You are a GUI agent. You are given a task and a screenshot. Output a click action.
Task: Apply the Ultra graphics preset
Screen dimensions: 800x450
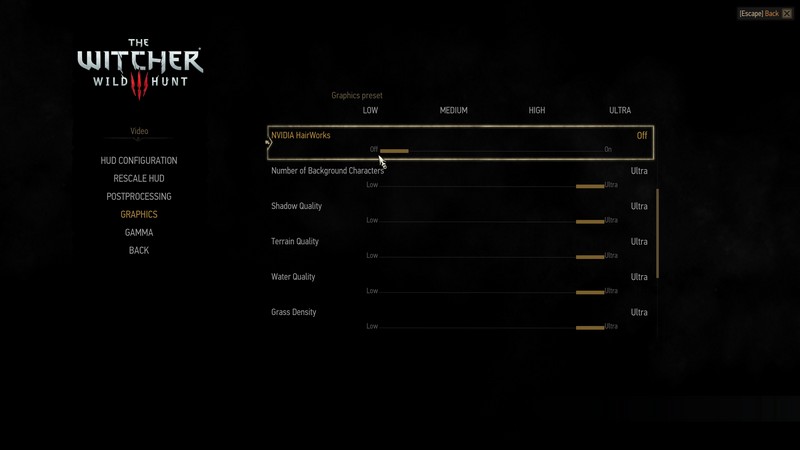click(620, 110)
